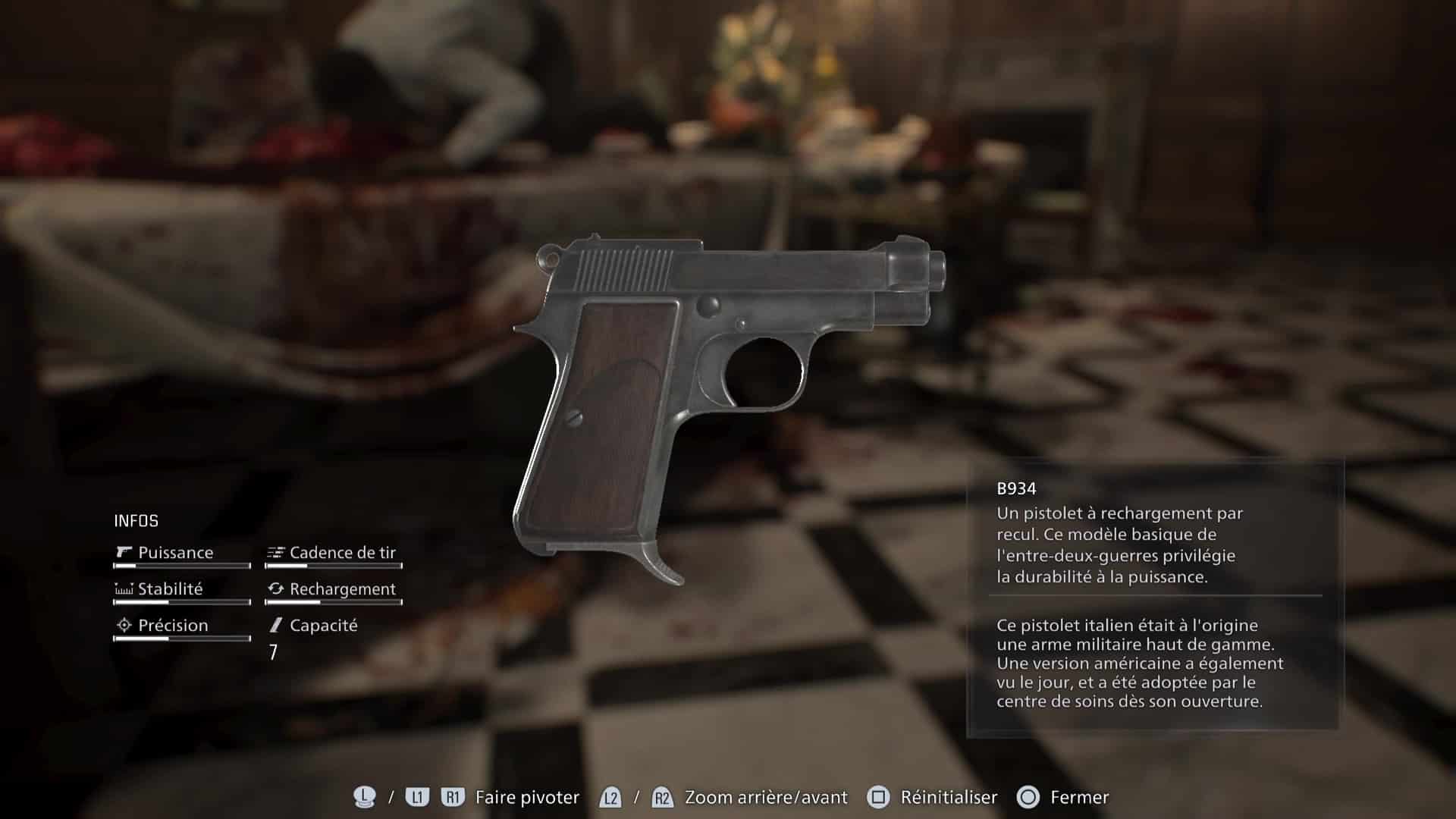Click the Puissance stat bar

point(180,566)
